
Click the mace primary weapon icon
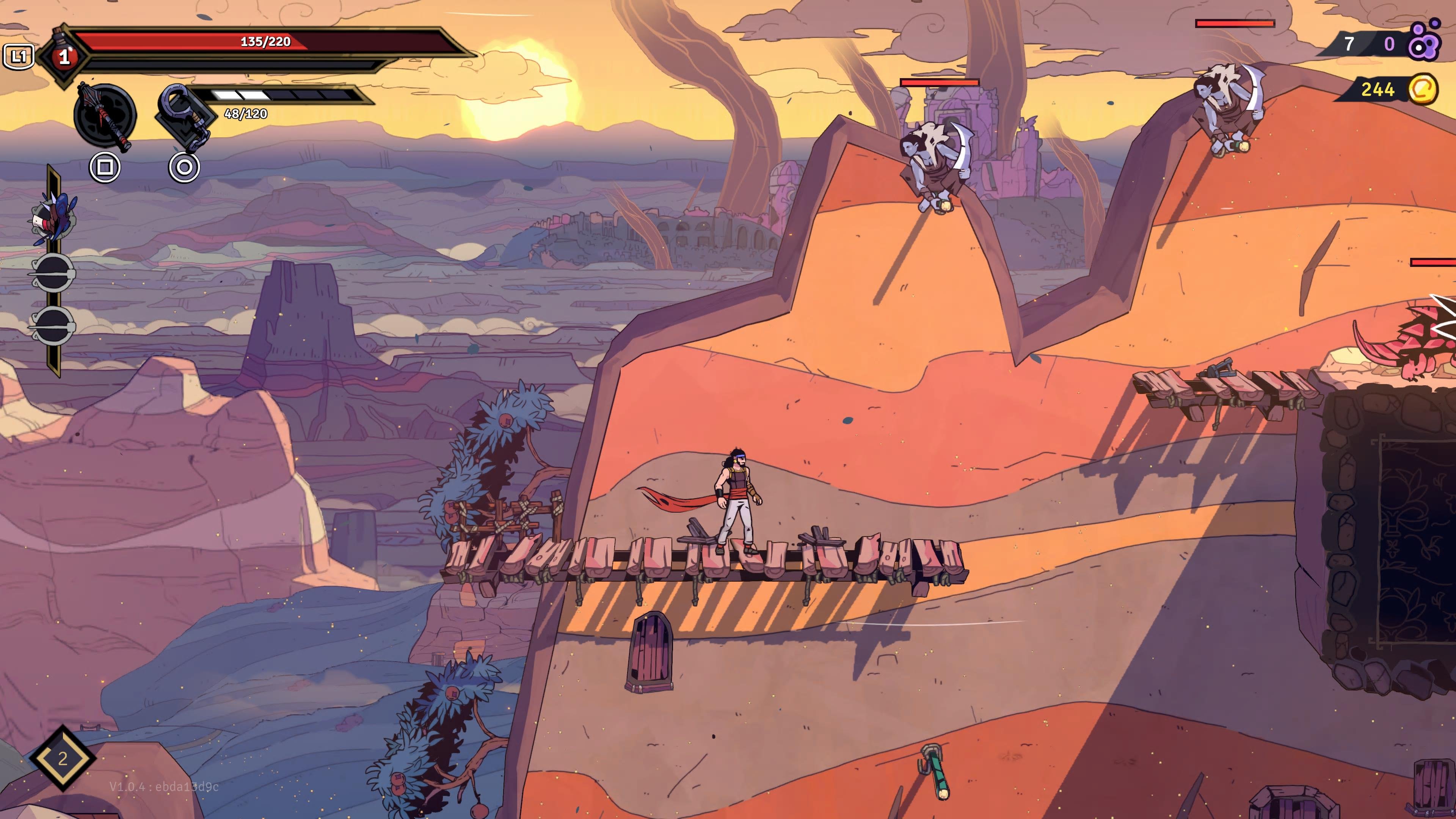tap(105, 116)
